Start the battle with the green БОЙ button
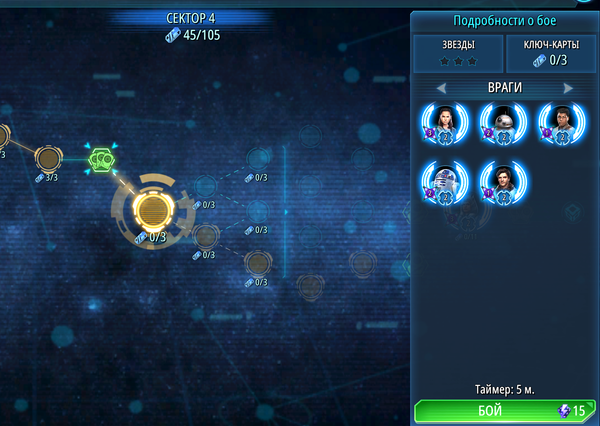Viewport: 600px width, 426px height. point(503,412)
